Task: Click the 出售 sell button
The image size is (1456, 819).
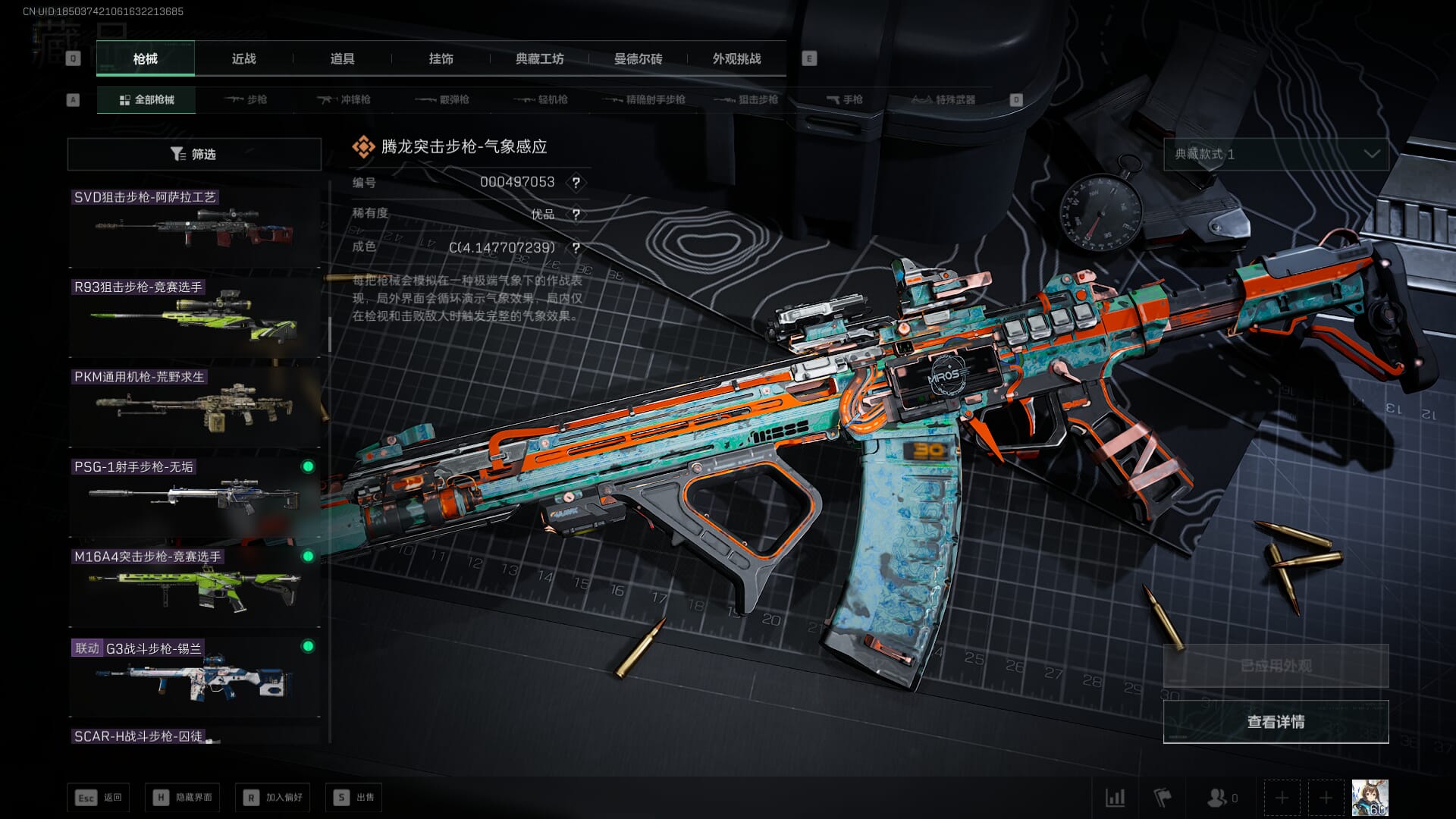Action: (x=353, y=798)
